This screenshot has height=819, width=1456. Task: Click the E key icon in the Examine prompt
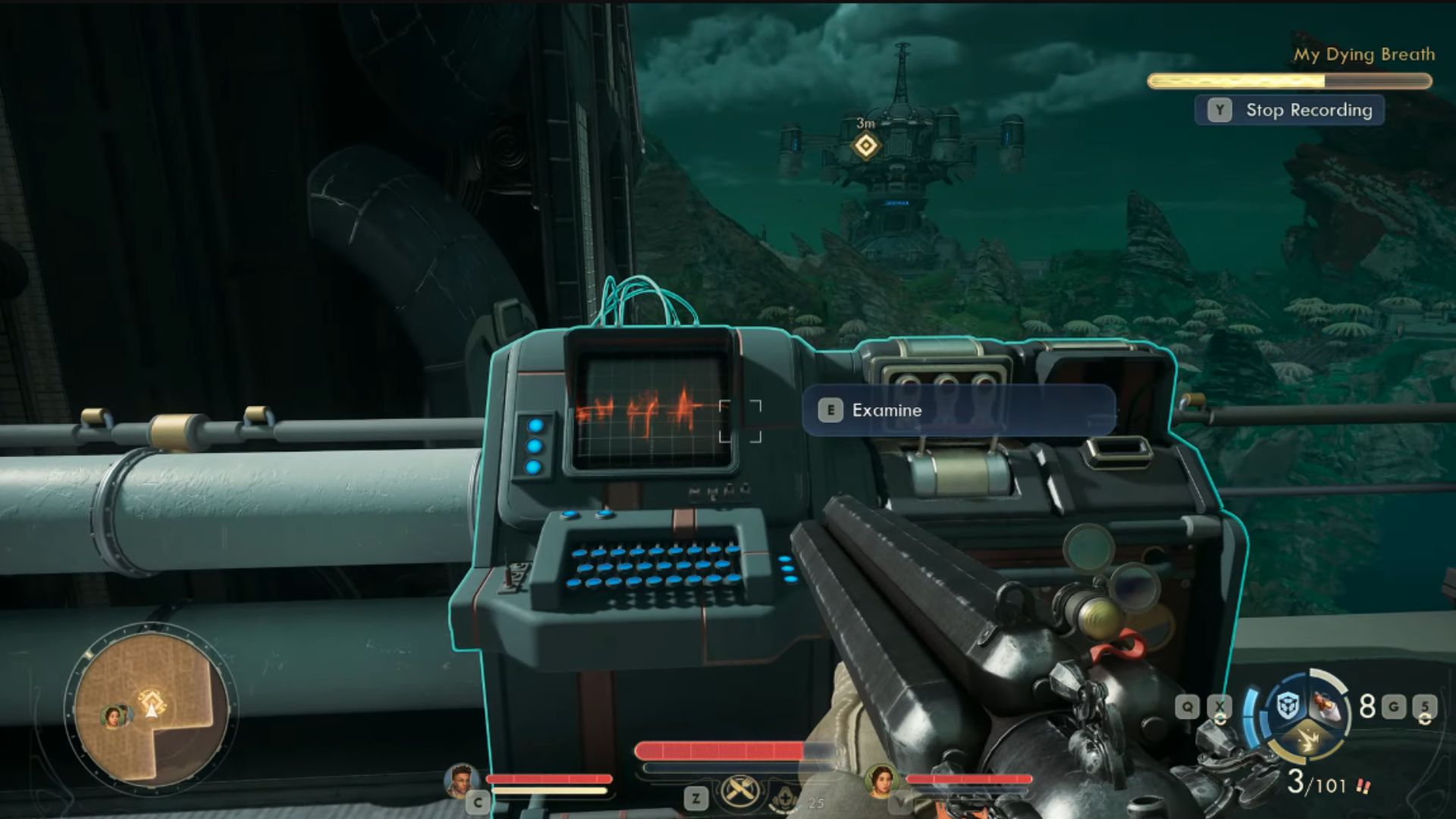[x=831, y=410]
